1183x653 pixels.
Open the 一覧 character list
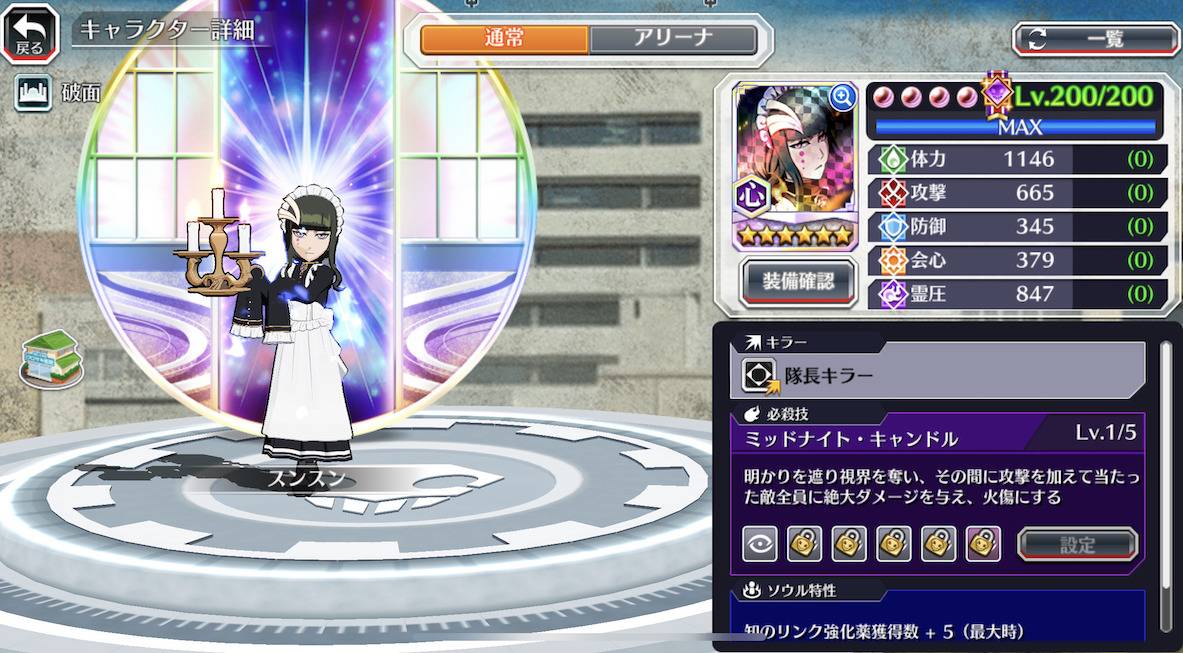click(x=1097, y=39)
